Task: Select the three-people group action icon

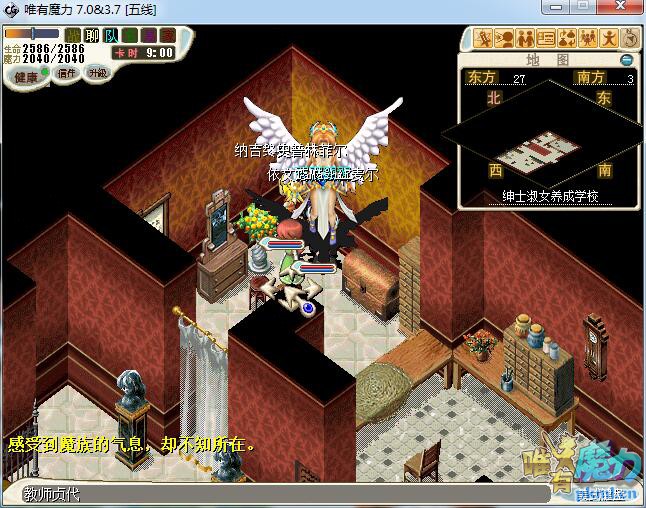Action: (x=587, y=39)
